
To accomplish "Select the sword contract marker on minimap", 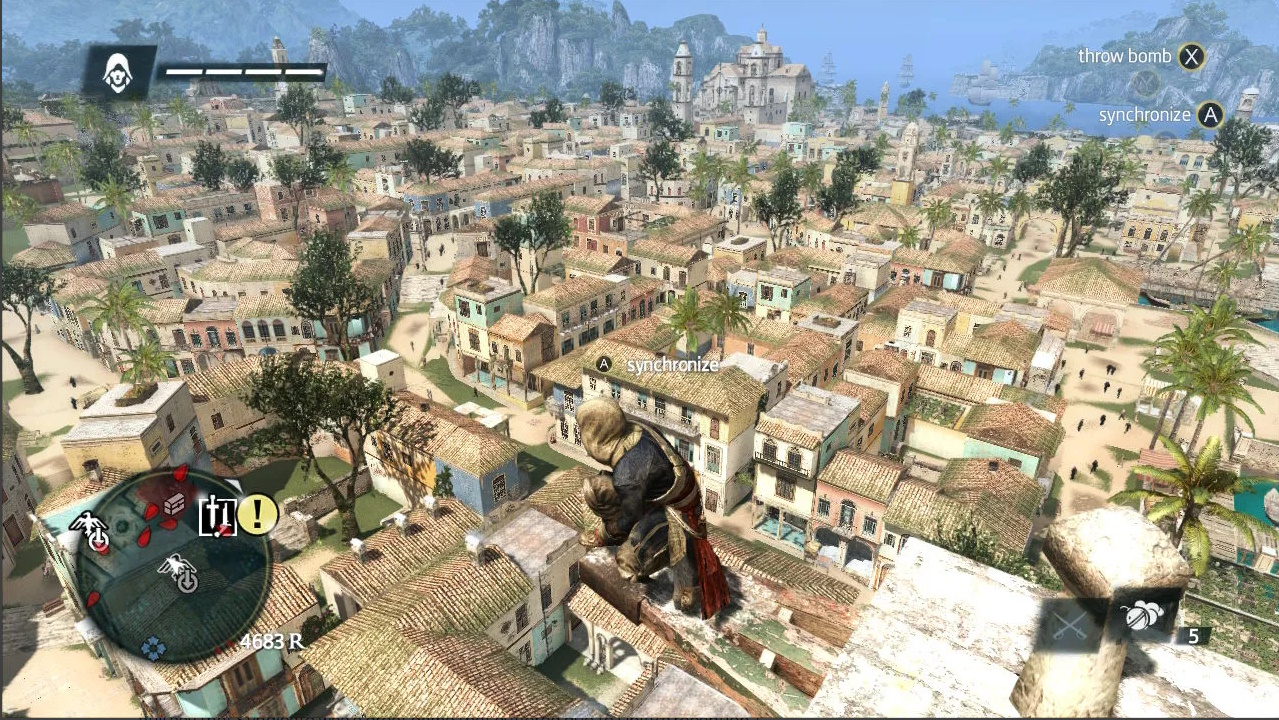I will (217, 516).
